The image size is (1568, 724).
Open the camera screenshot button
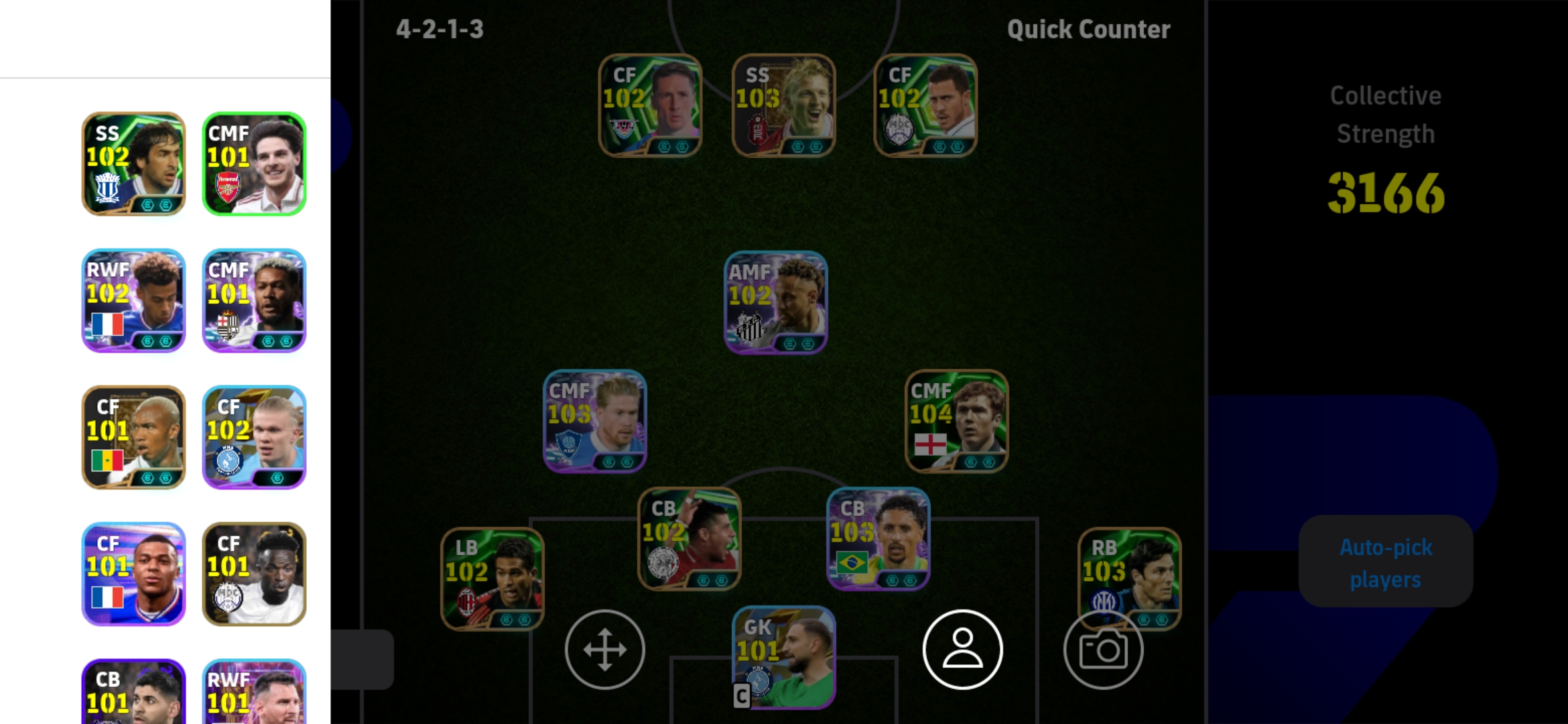tap(1103, 650)
